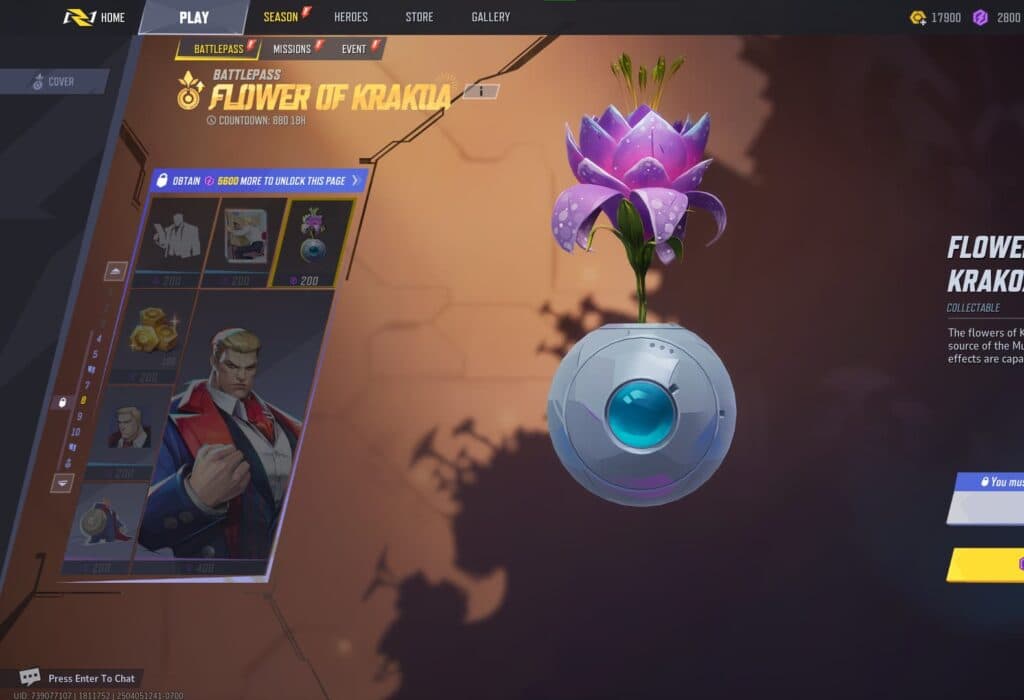Select the Flower of Krakoa reward tile

[x=314, y=242]
